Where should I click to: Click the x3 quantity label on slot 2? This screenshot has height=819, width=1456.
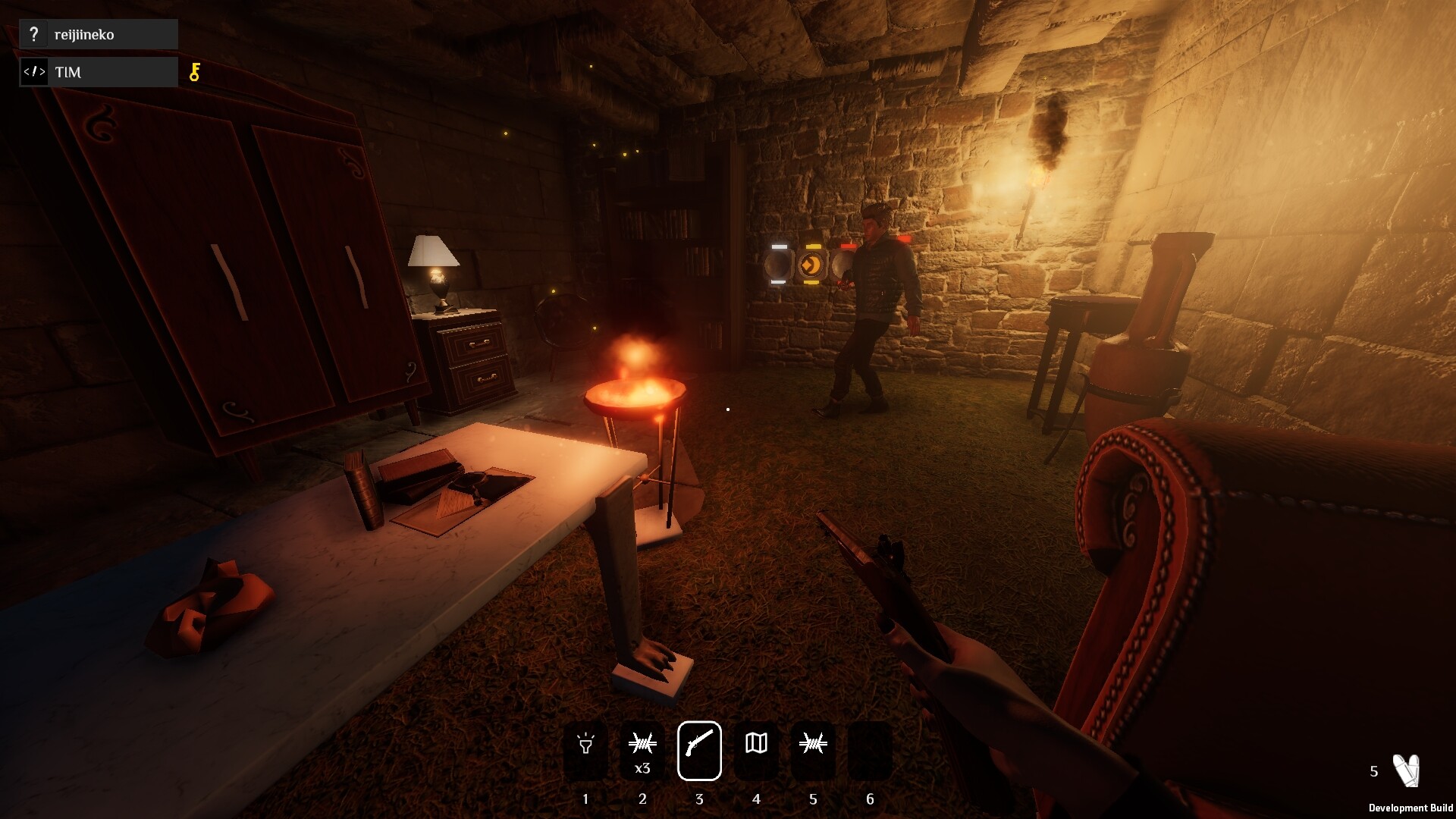pos(642,767)
